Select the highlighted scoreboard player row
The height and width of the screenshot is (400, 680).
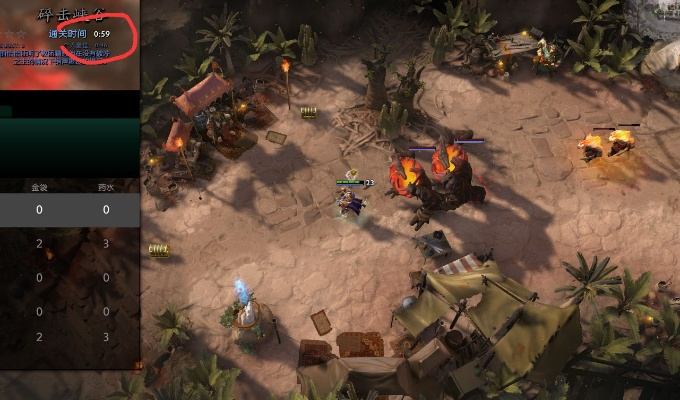point(69,210)
